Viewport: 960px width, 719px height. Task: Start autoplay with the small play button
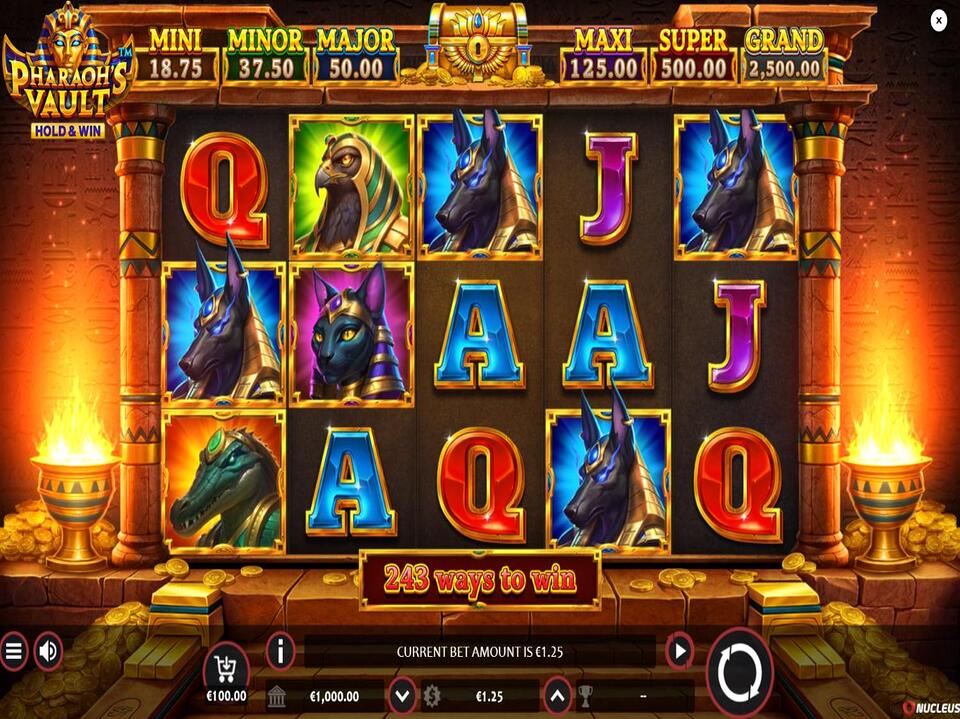point(680,652)
